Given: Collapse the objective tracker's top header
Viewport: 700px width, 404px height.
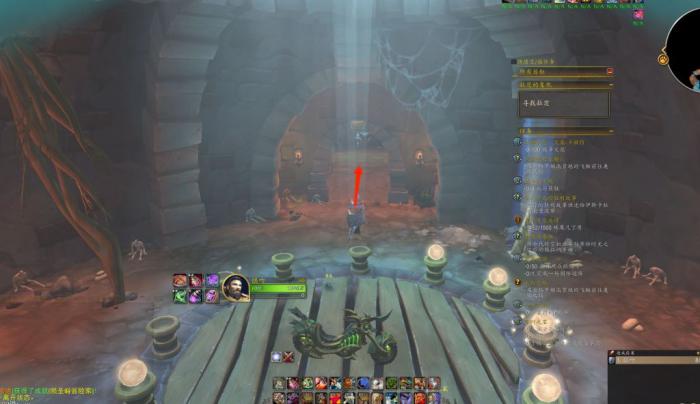Looking at the screenshot, I should 609,71.
